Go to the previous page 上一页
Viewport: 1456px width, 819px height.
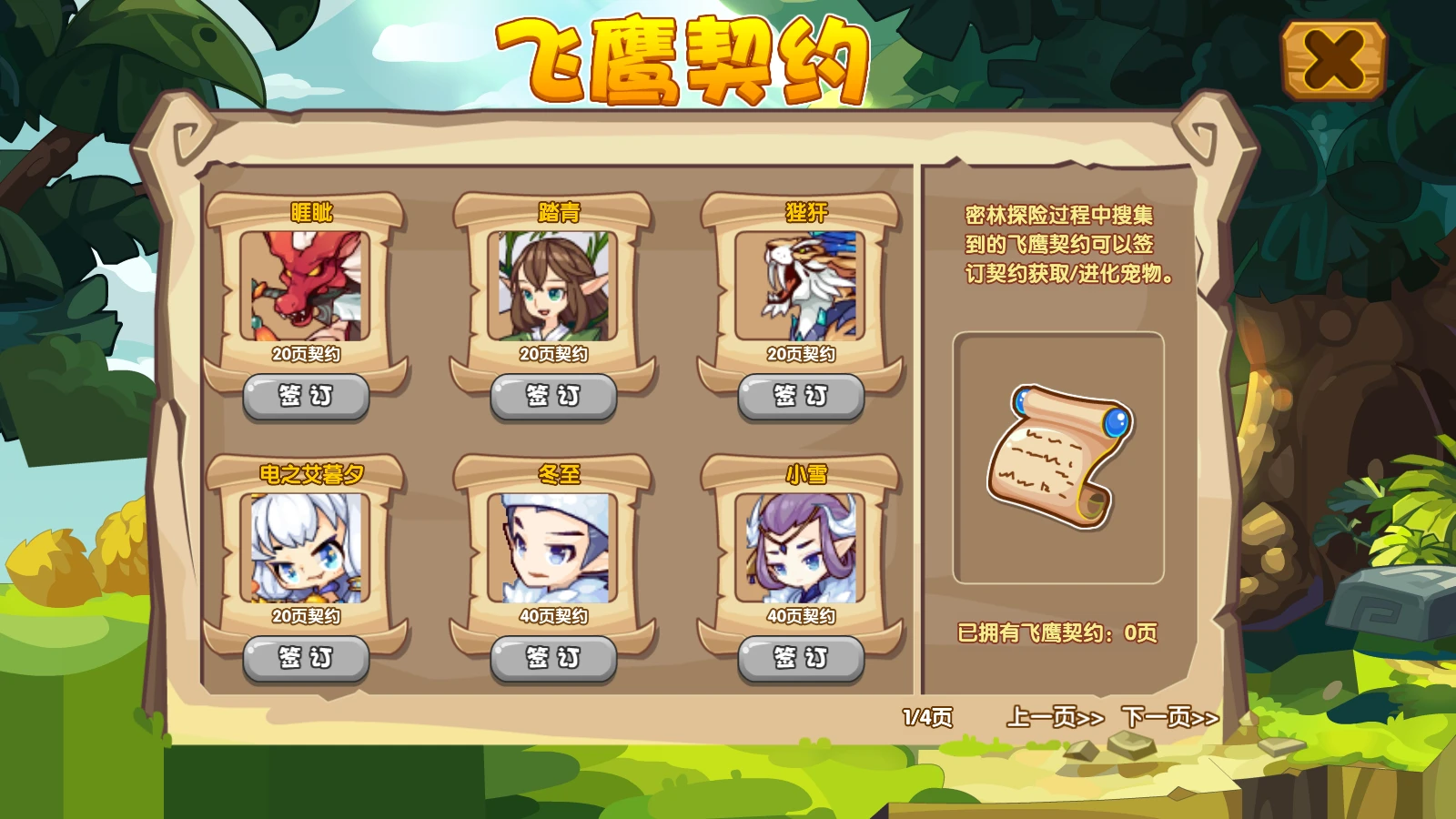pos(1054,717)
